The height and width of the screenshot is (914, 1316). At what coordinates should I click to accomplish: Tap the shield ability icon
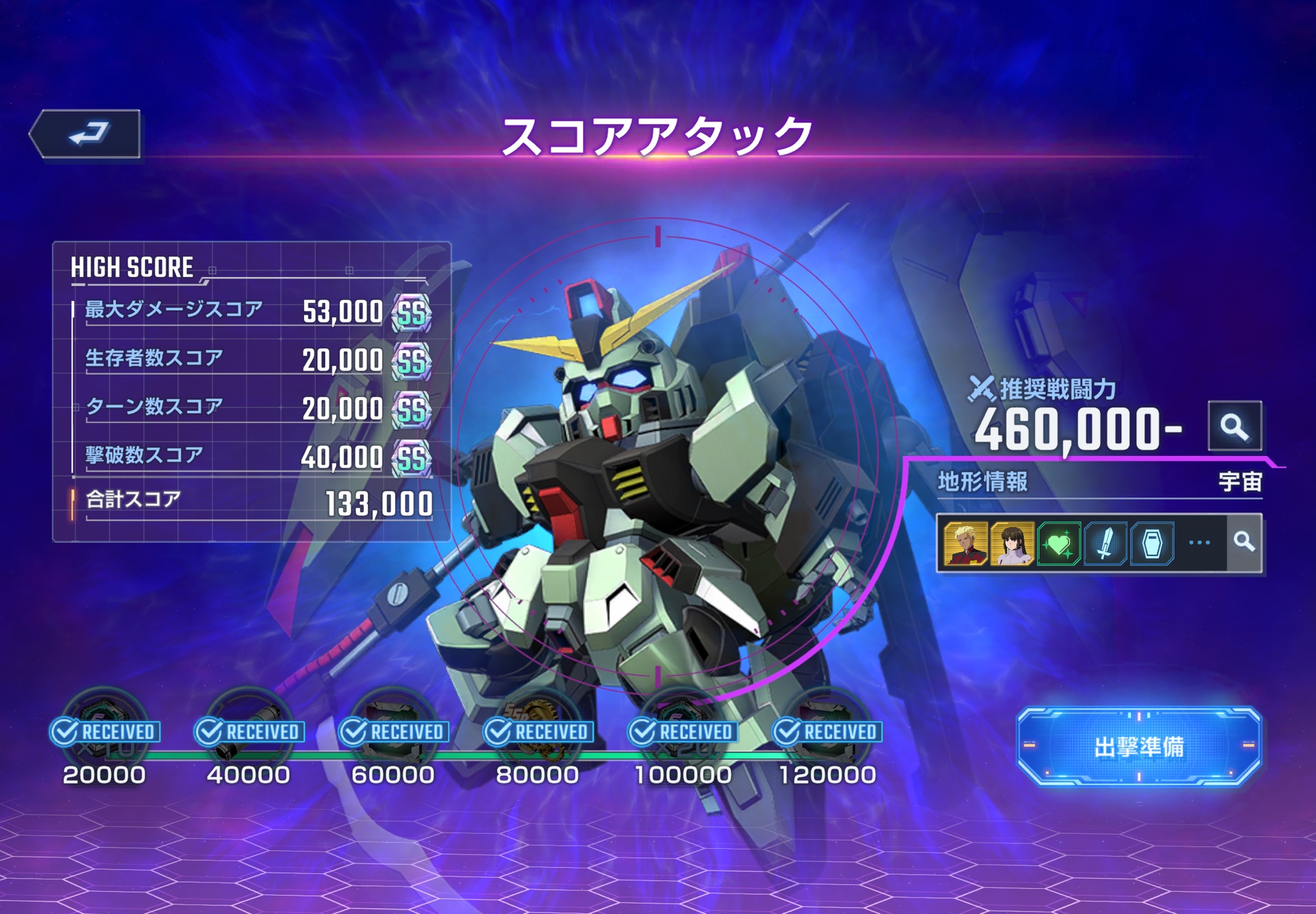pos(1152,544)
